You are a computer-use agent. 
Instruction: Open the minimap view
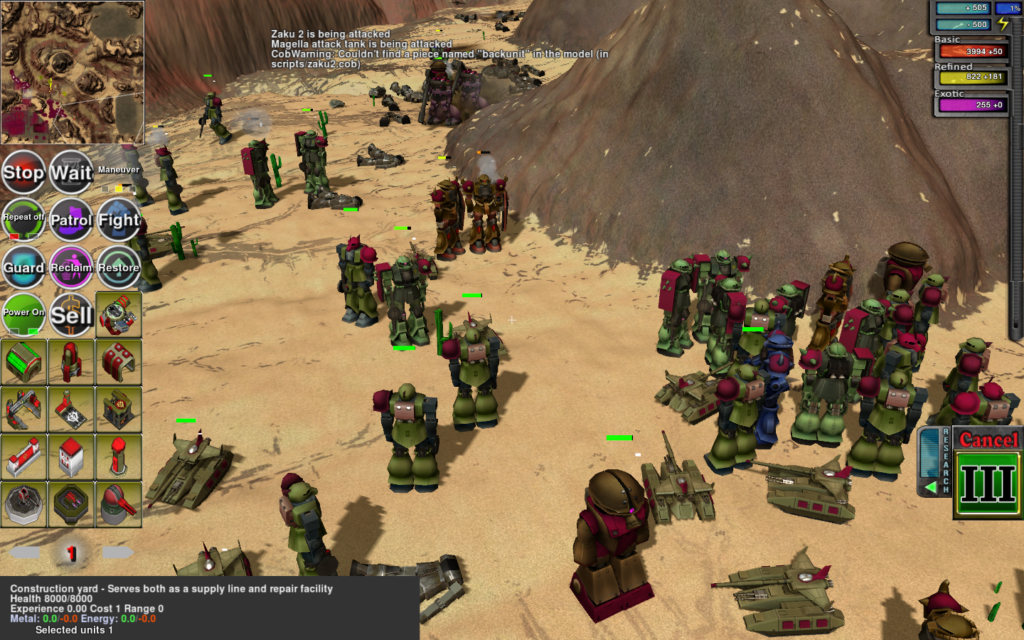(72, 70)
